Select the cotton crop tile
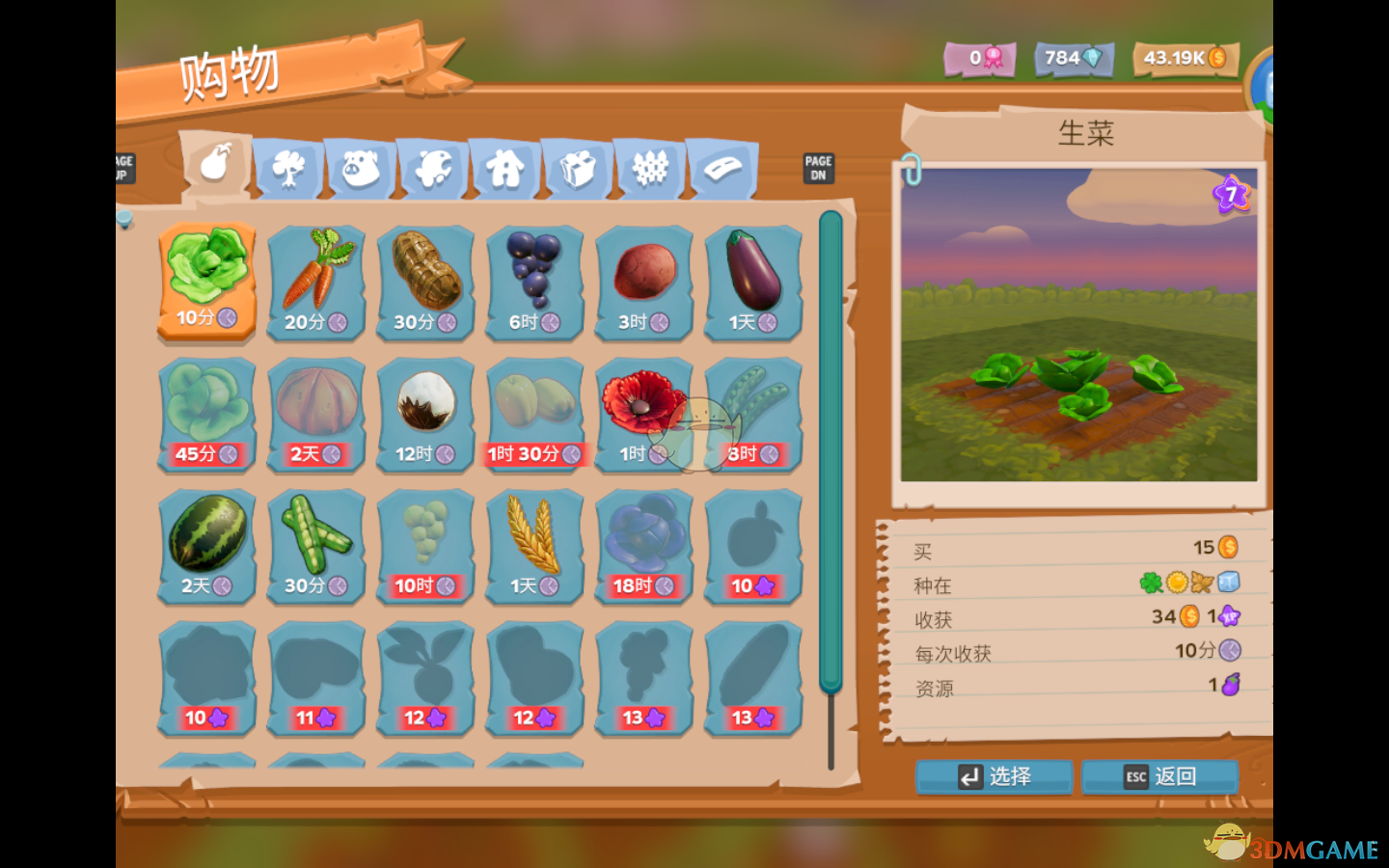1389x868 pixels. point(425,415)
